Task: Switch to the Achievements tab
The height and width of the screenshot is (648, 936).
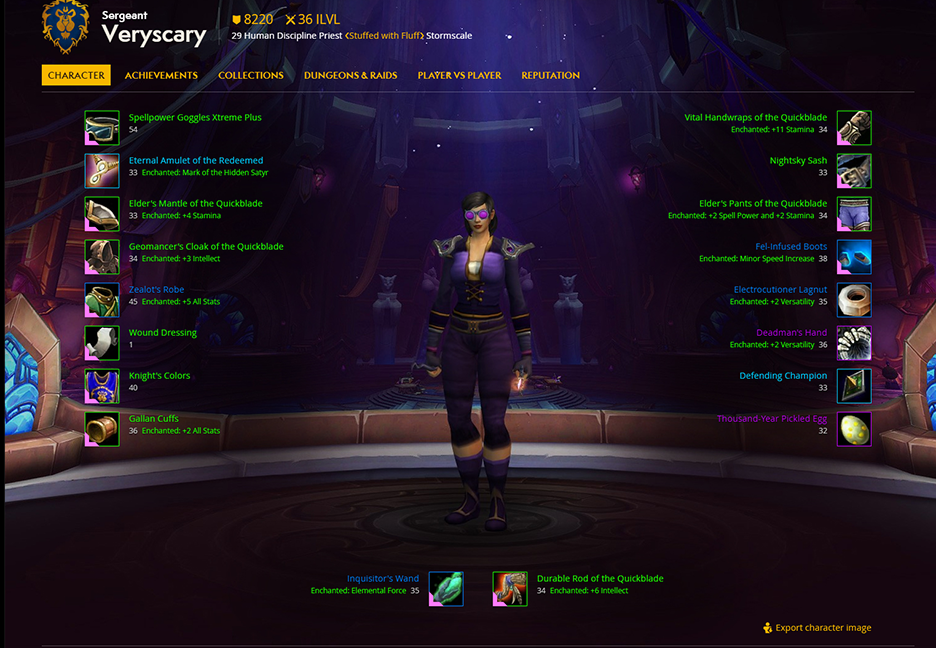Action: pyautogui.click(x=161, y=75)
